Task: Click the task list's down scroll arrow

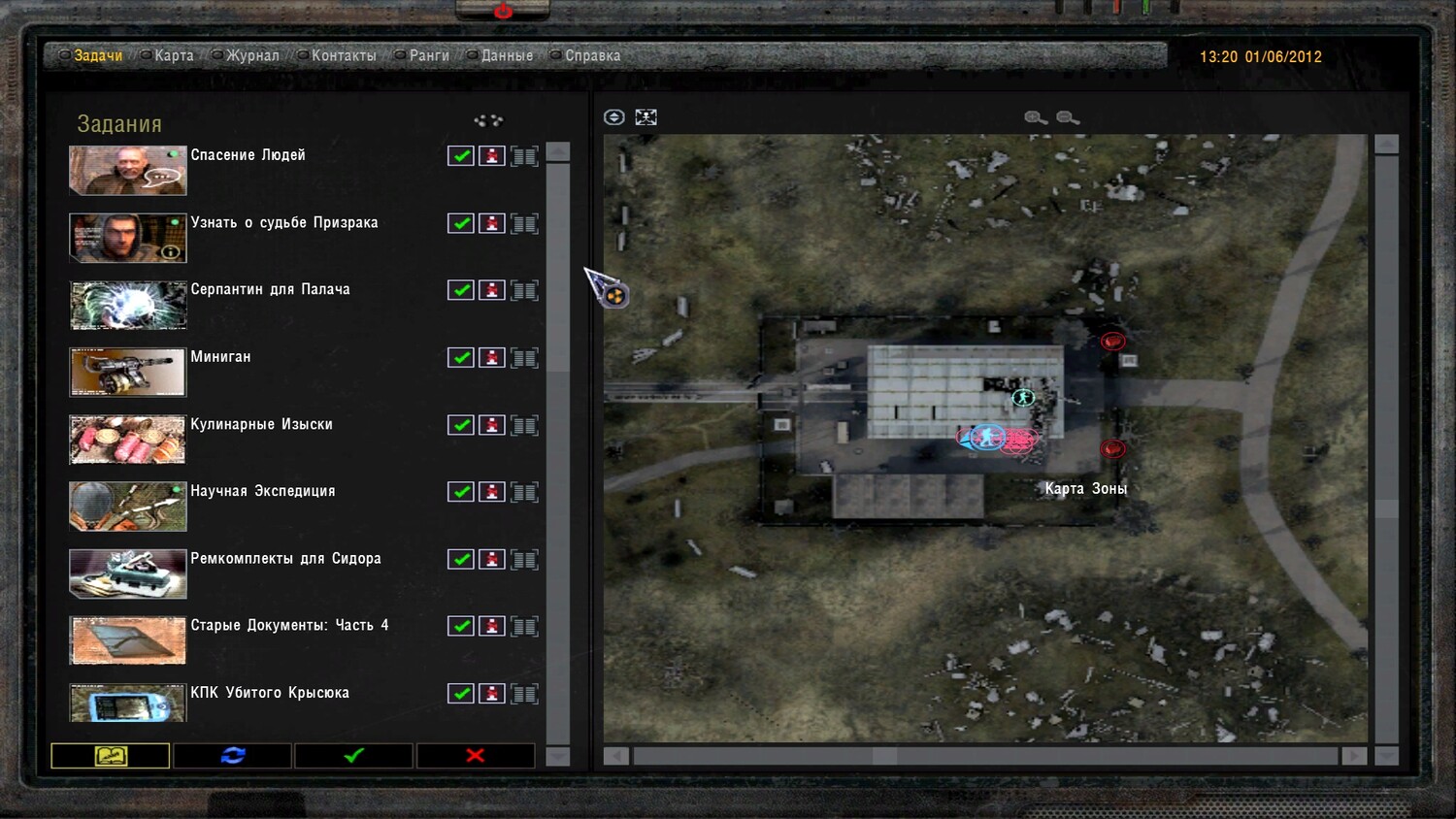Action: [x=558, y=756]
